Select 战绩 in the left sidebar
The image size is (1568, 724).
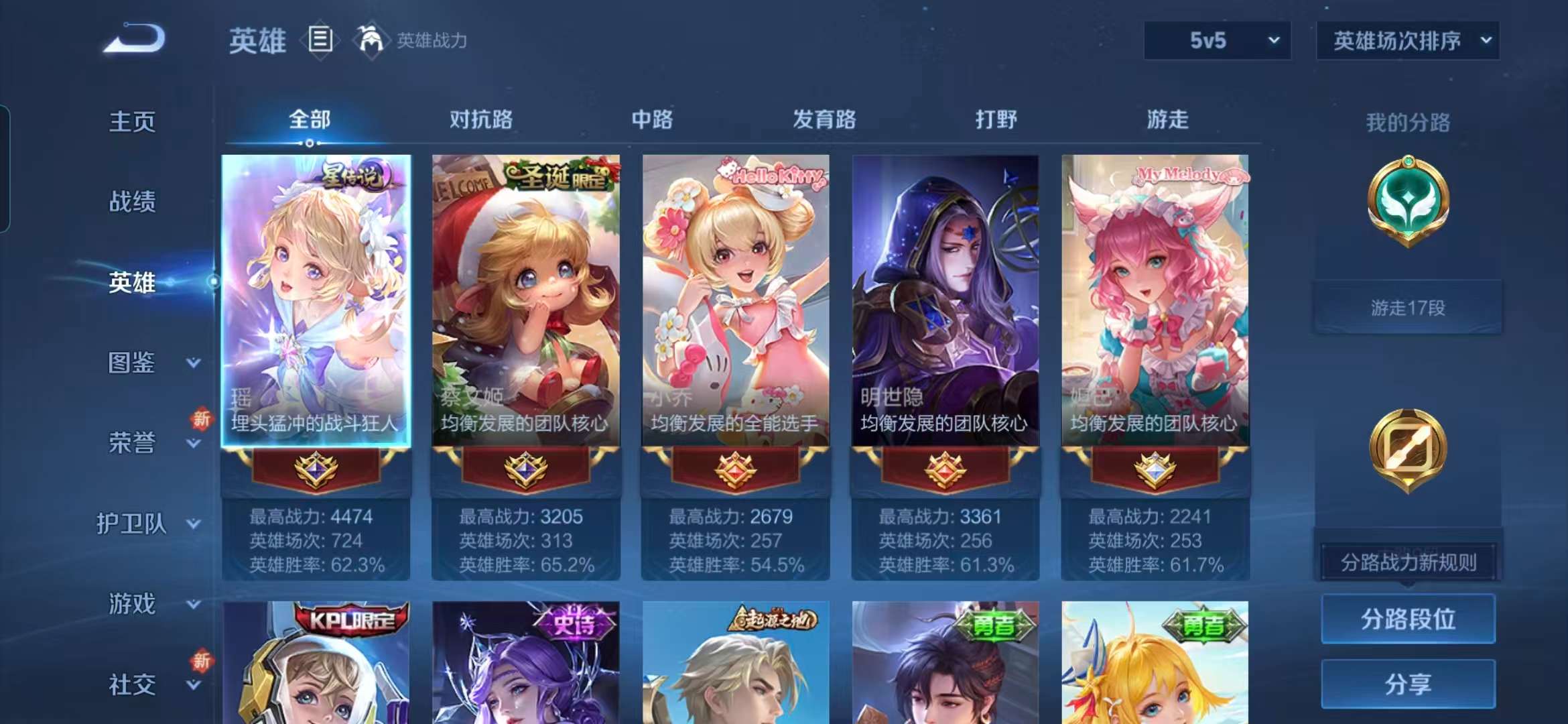(x=133, y=201)
